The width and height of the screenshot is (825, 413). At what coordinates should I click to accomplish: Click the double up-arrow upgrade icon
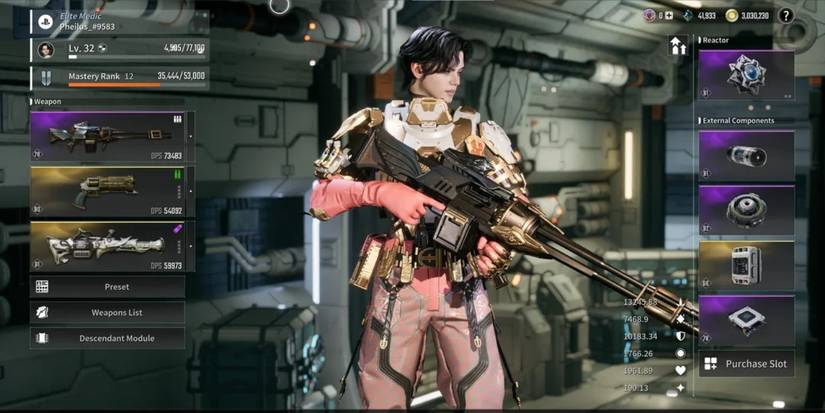pos(678,46)
